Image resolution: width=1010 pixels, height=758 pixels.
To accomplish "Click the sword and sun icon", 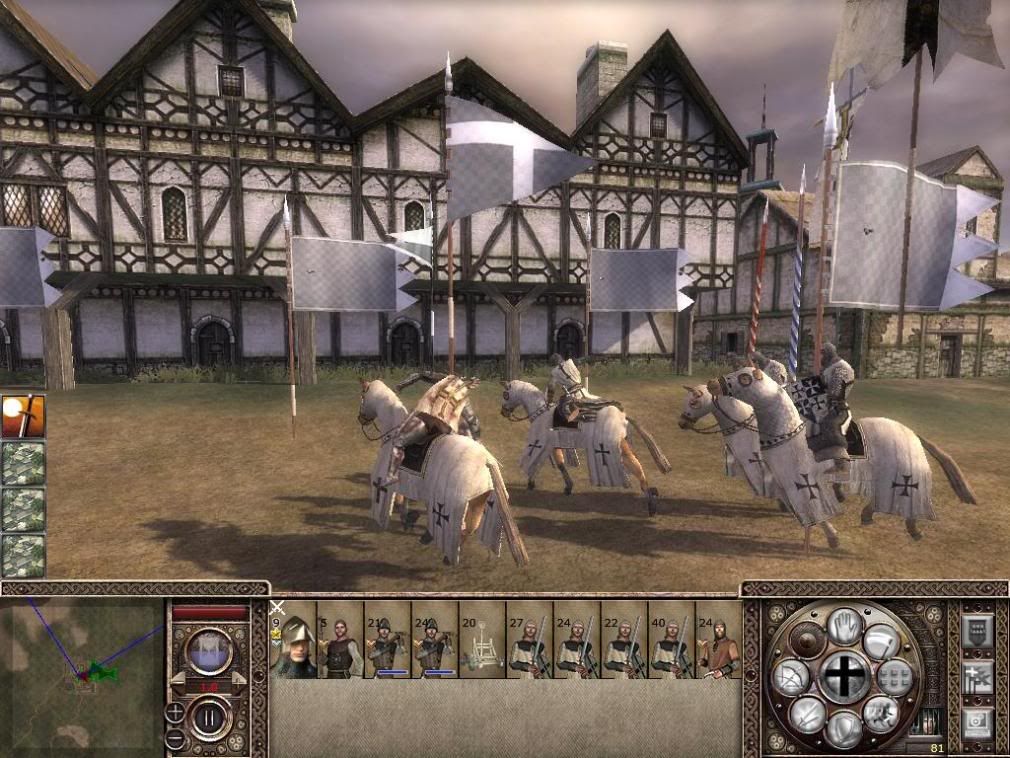I will (22, 415).
